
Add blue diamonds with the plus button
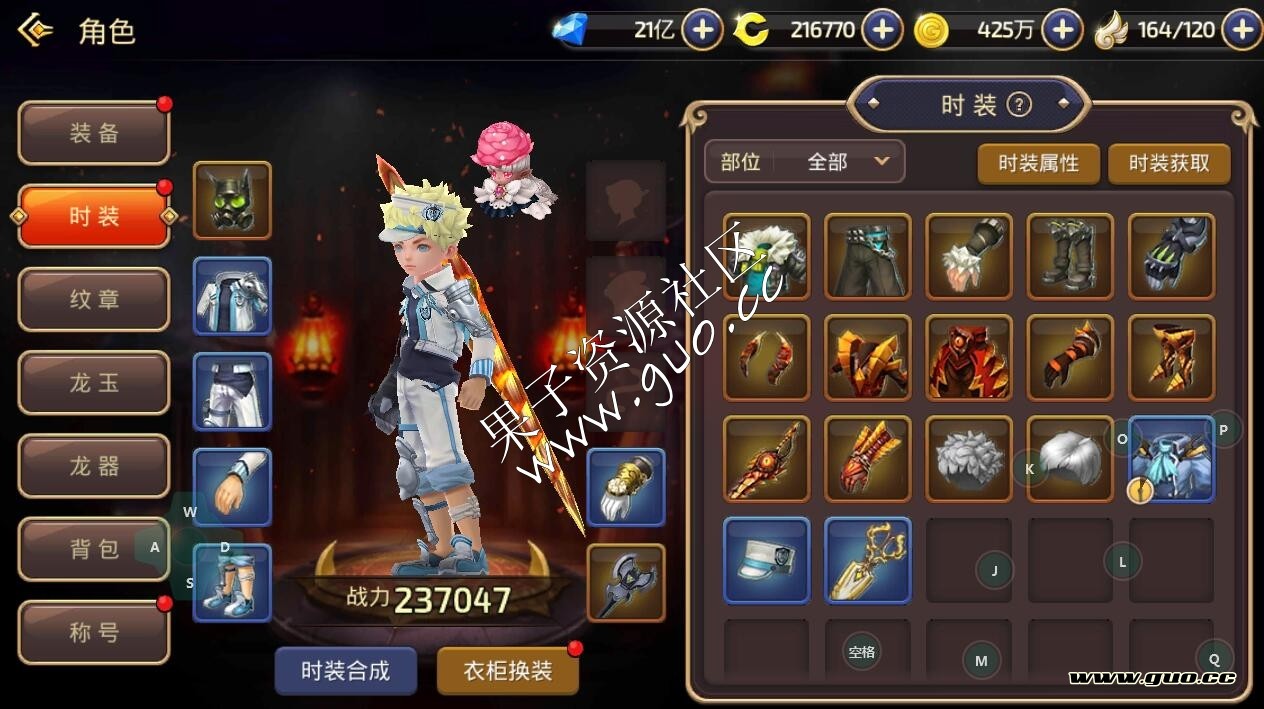pyautogui.click(x=702, y=30)
